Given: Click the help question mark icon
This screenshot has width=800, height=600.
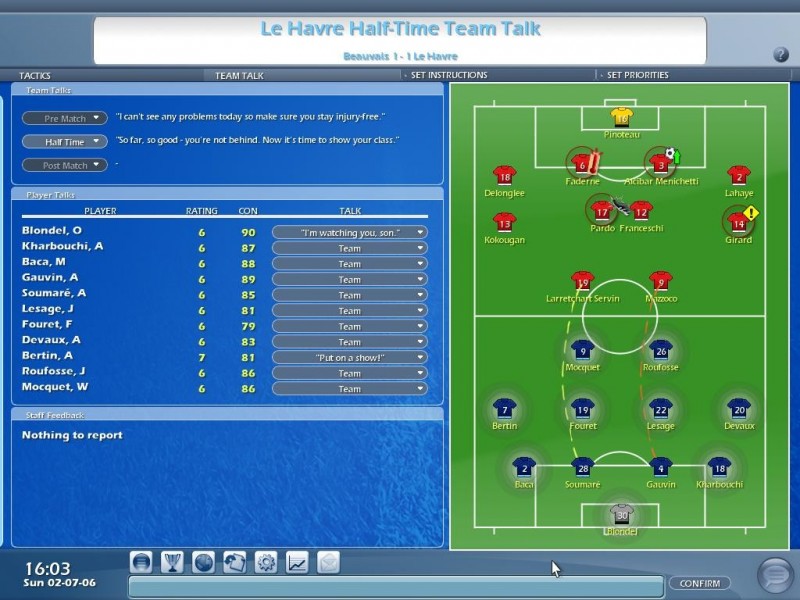Looking at the screenshot, I should [781, 54].
